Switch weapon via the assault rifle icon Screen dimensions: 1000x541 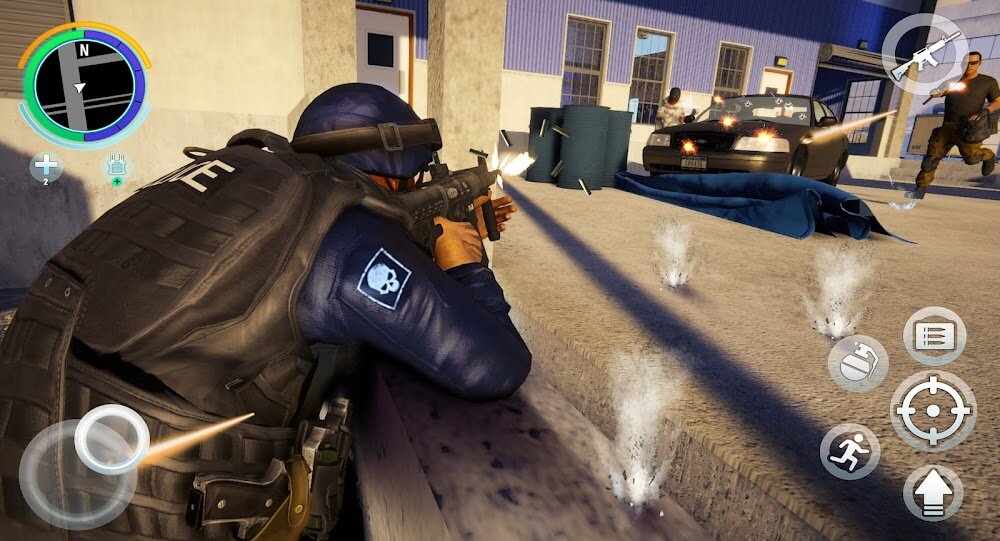[x=924, y=54]
